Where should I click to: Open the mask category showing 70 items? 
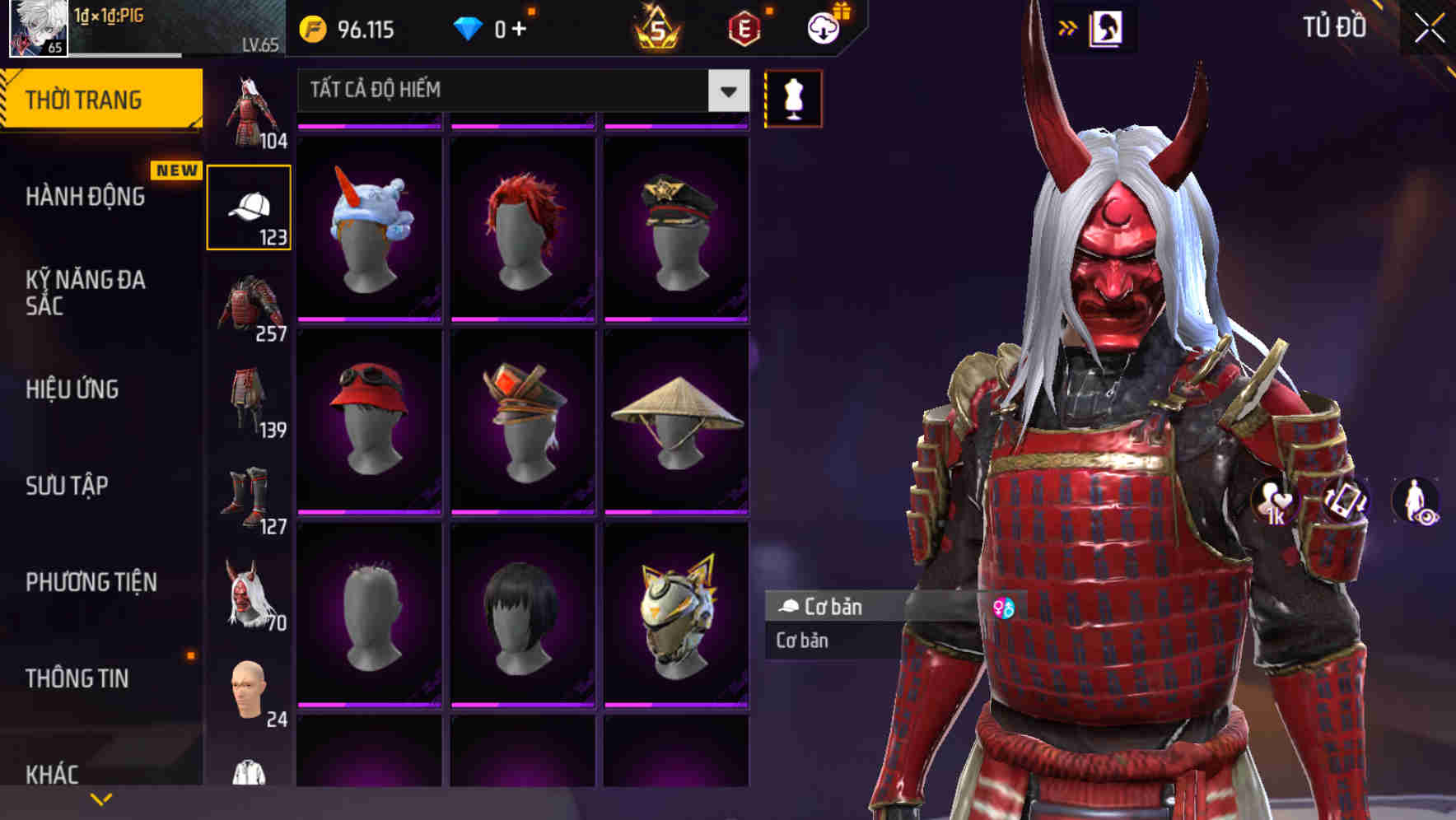[x=250, y=593]
